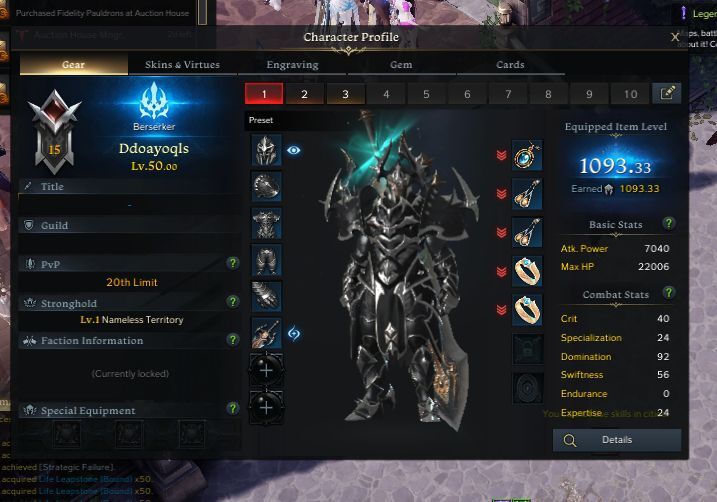Switch to the Skins & Virtues tab
Image resolution: width=717 pixels, height=502 pixels.
[182, 65]
